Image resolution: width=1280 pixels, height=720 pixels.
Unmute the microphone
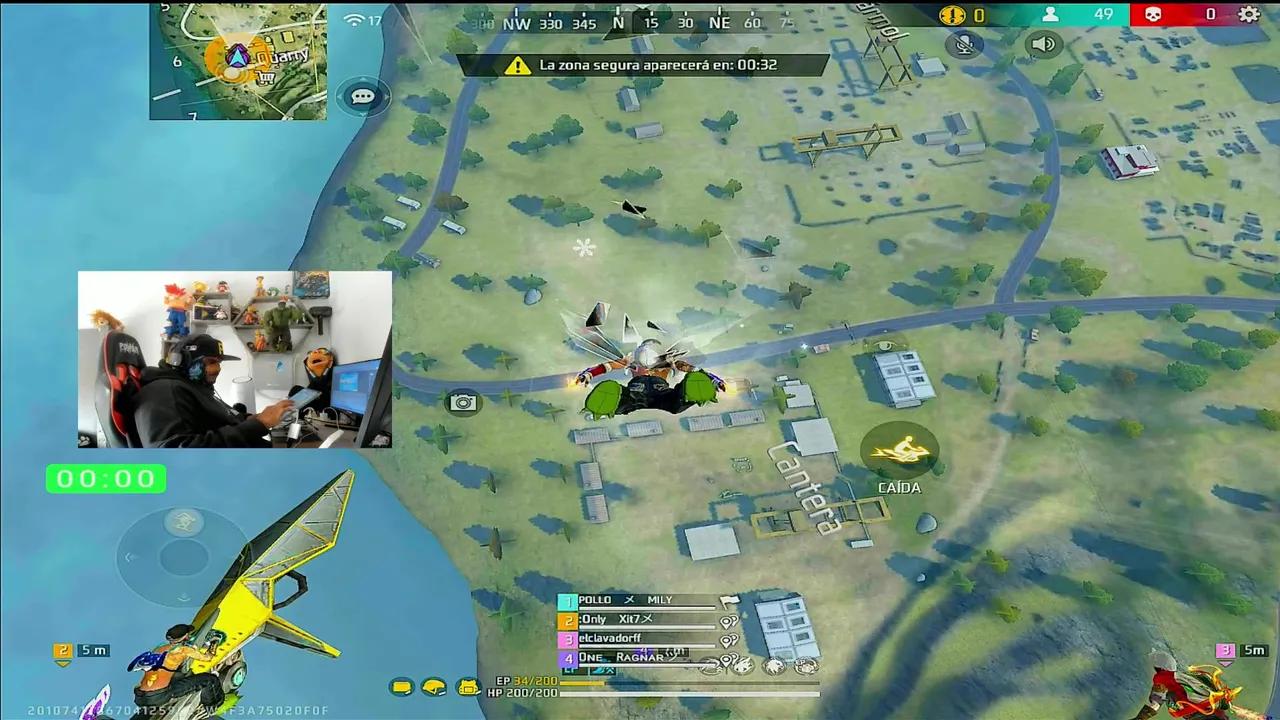(964, 44)
